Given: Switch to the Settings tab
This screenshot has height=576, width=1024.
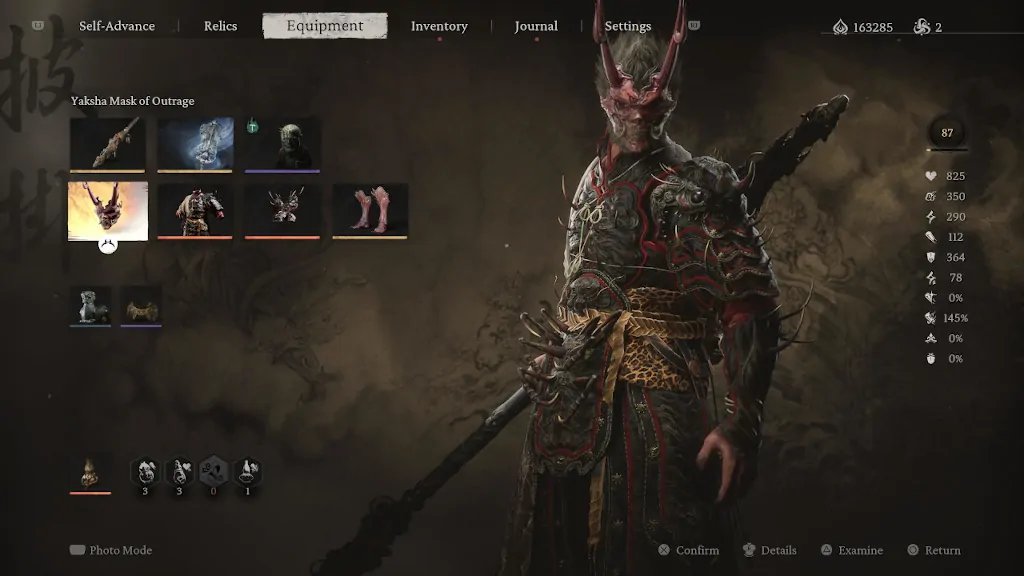Looking at the screenshot, I should 628,26.
